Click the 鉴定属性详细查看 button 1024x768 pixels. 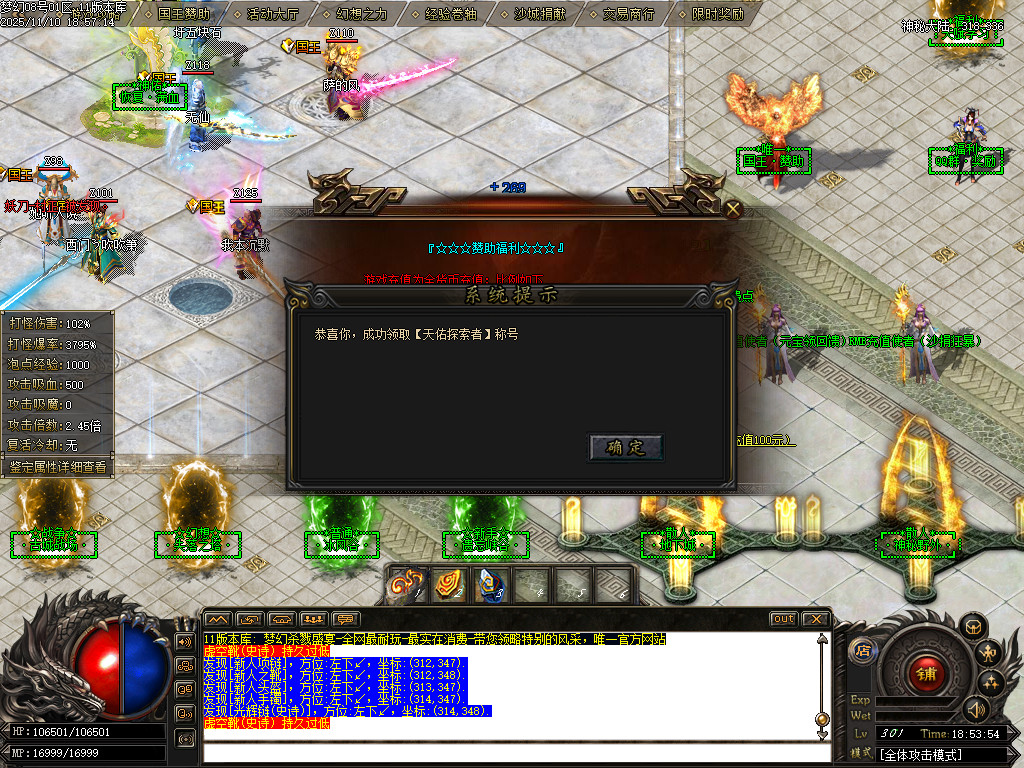click(x=57, y=466)
